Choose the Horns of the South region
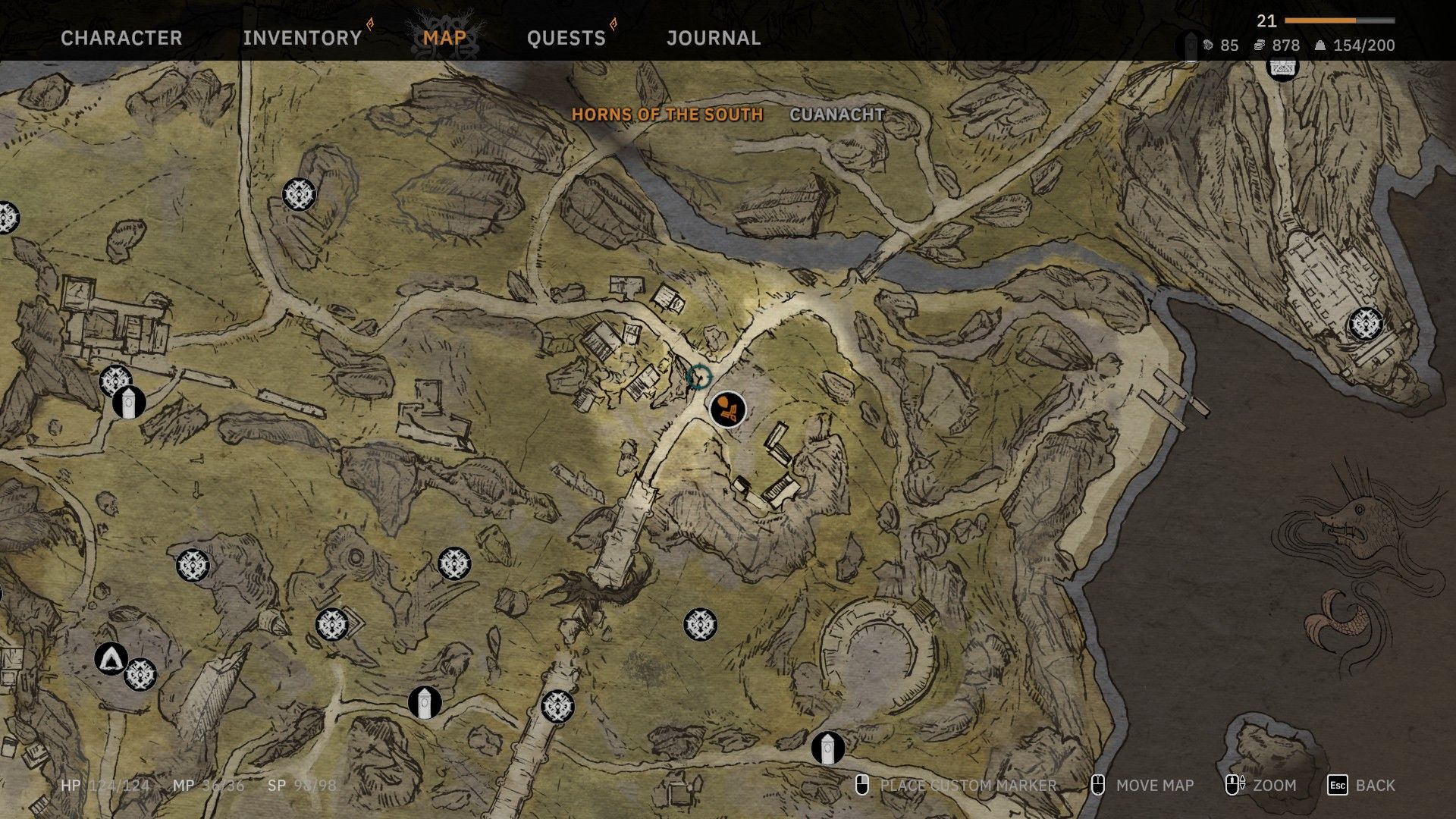1456x819 pixels. (x=667, y=115)
